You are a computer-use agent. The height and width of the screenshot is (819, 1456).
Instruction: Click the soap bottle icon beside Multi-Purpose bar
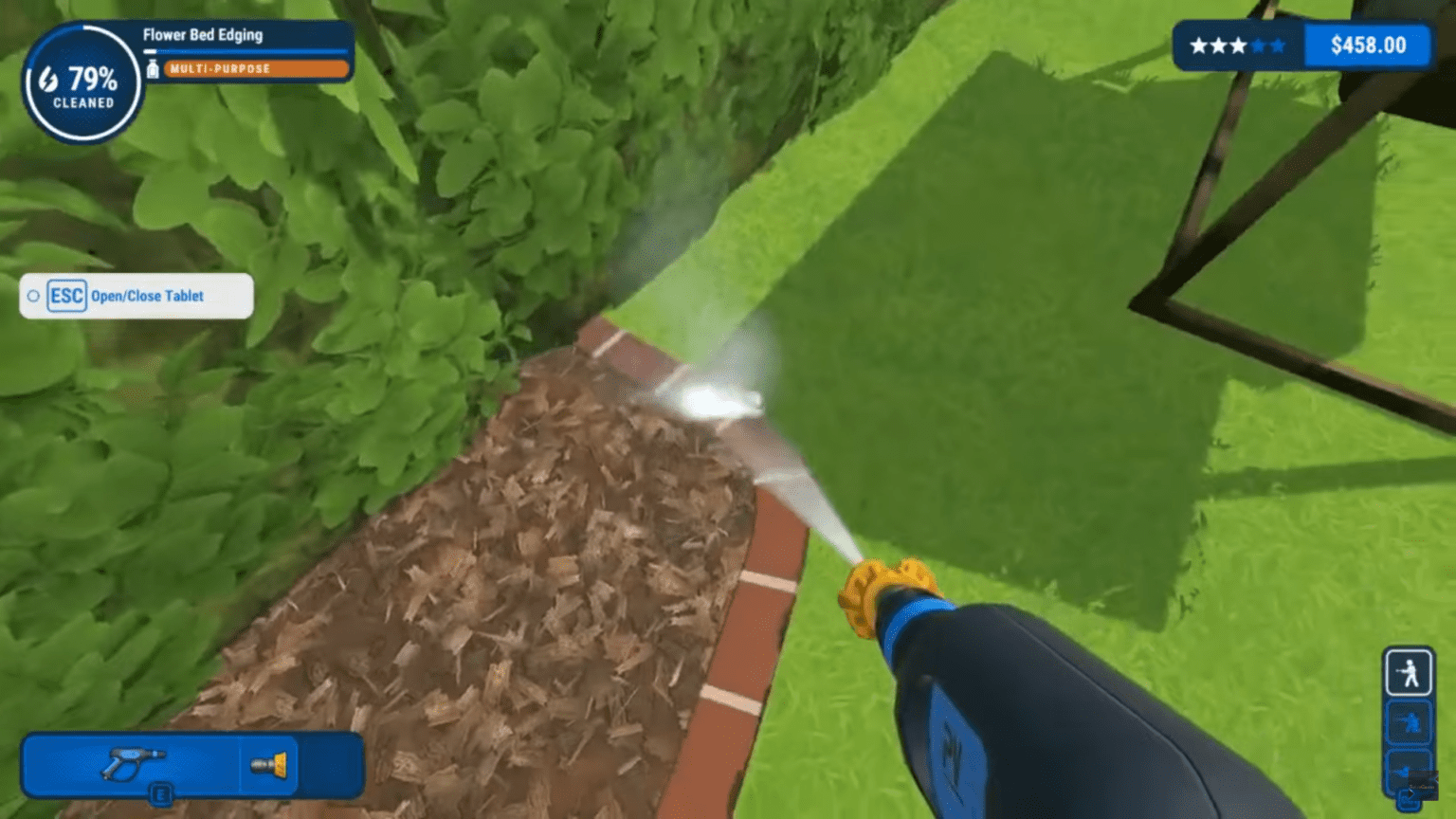154,67
